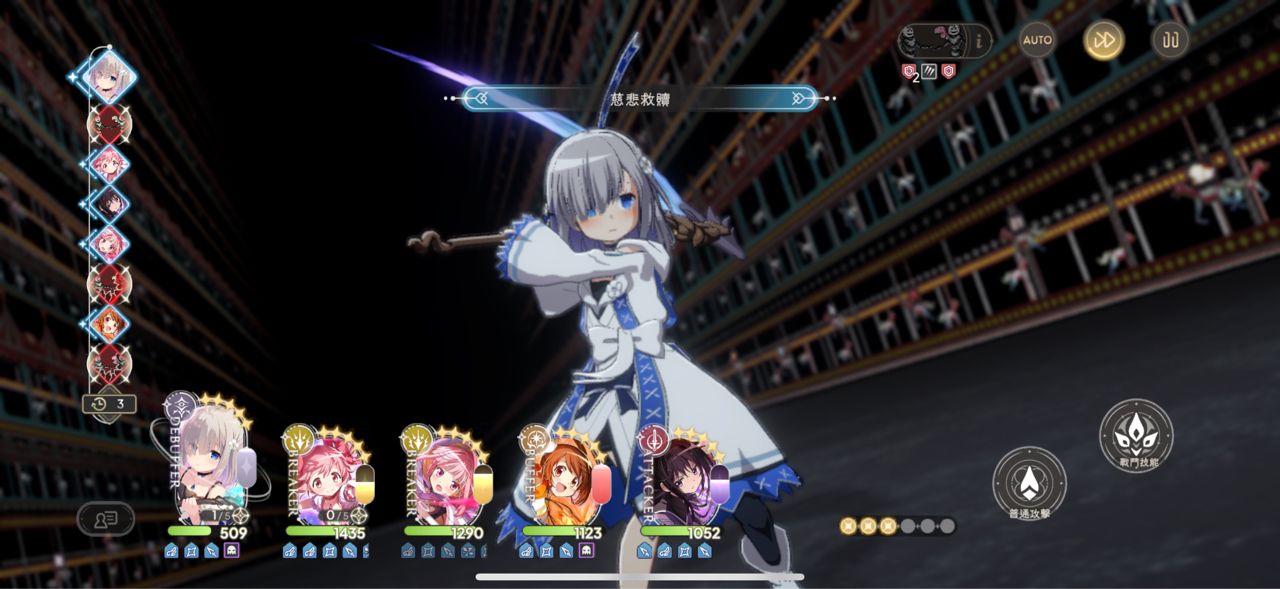This screenshot has width=1280, height=589.
Task: Activate the fast-forward speed button
Action: coord(1104,40)
